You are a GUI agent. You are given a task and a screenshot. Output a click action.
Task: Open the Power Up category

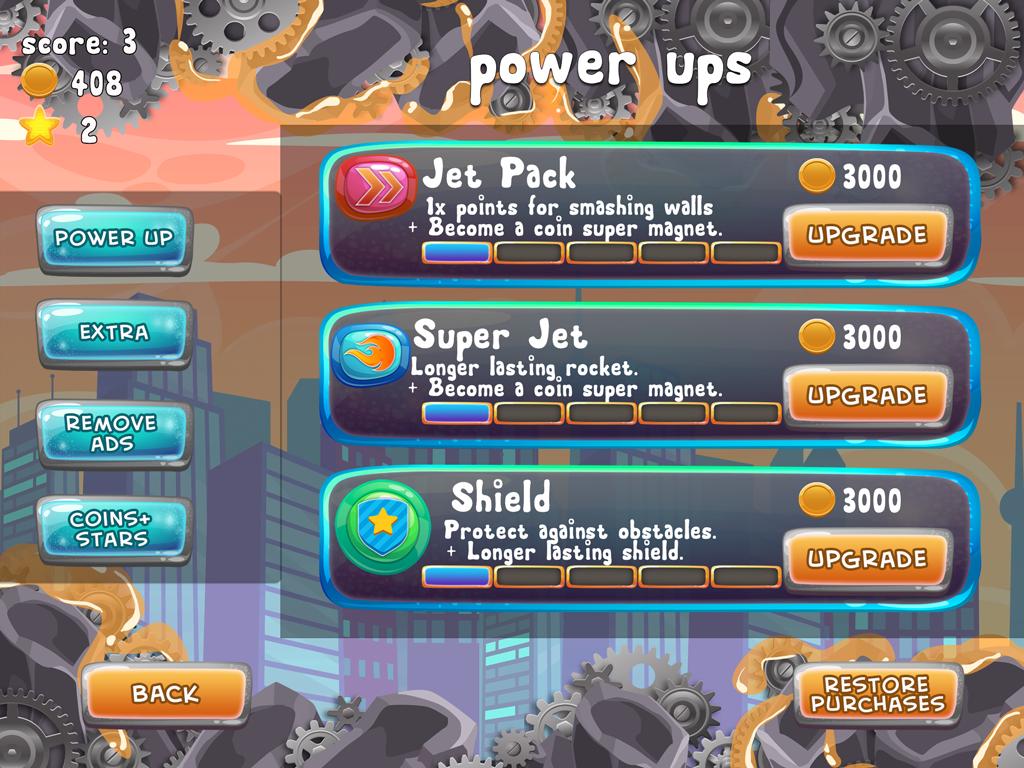[x=114, y=239]
